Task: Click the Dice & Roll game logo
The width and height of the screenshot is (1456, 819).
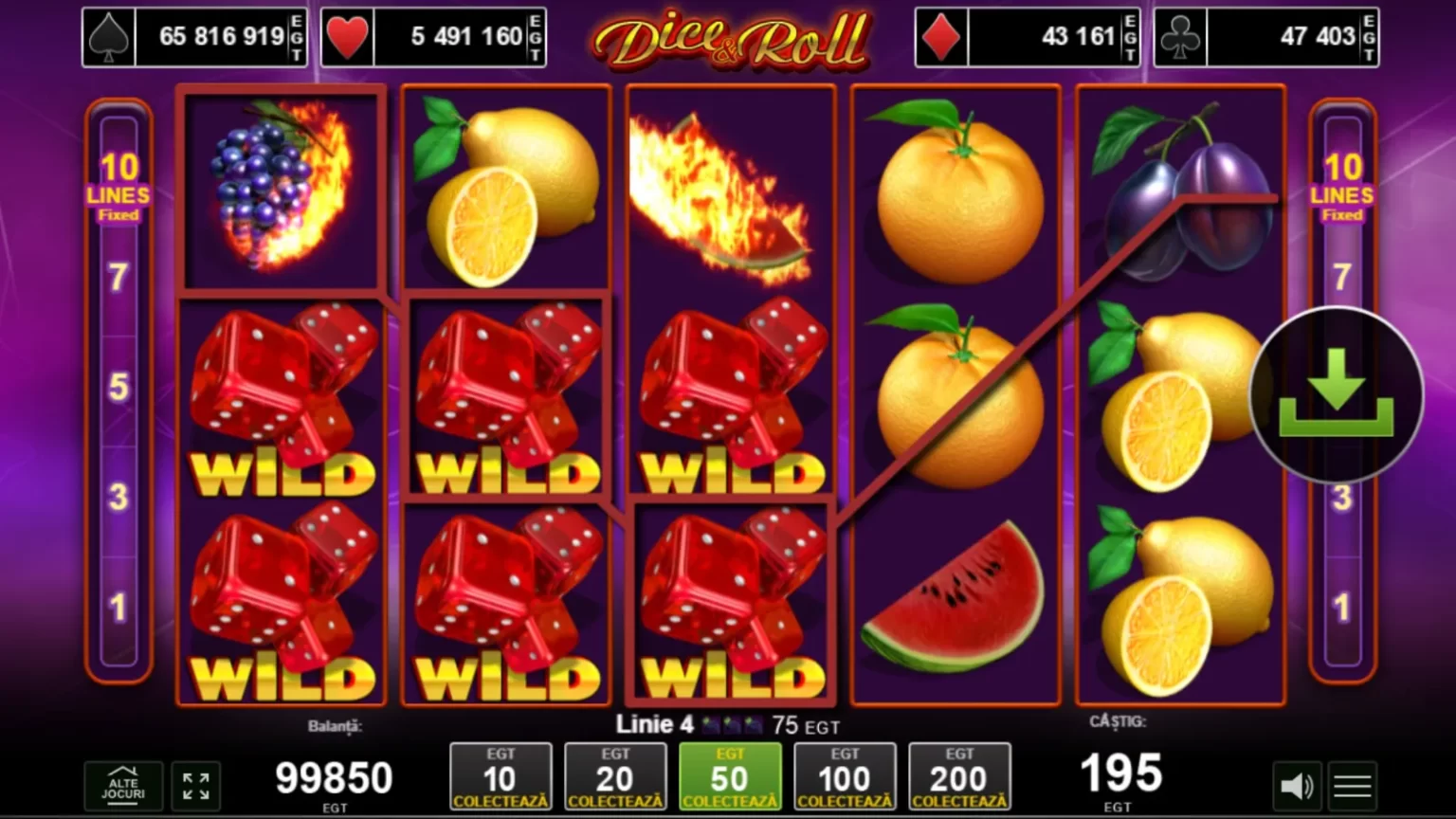Action: pos(737,38)
